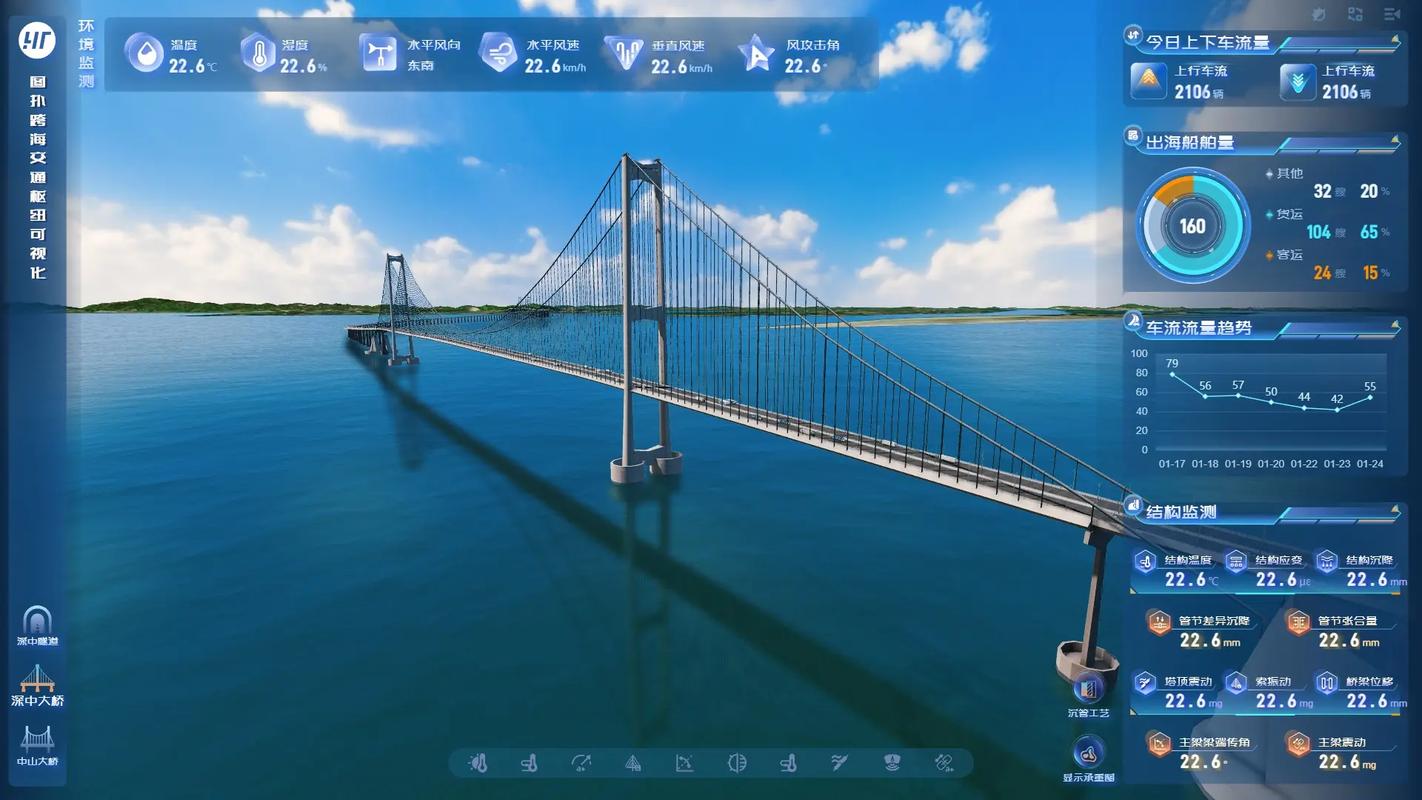
Task: Activate the ship sonar toolbar icon
Action: 892,763
